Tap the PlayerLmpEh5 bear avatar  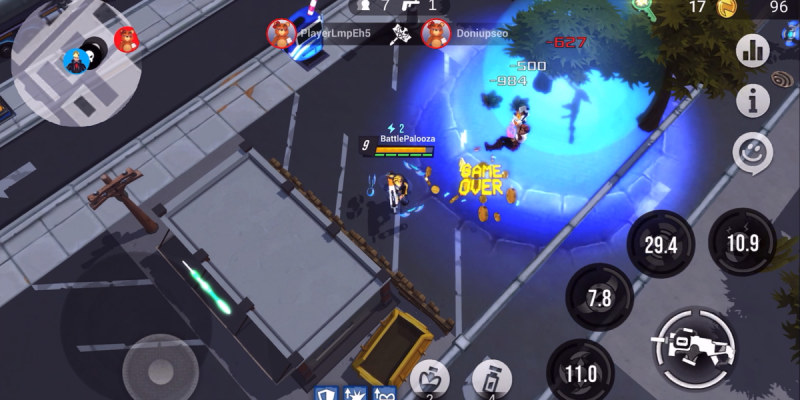pos(281,34)
